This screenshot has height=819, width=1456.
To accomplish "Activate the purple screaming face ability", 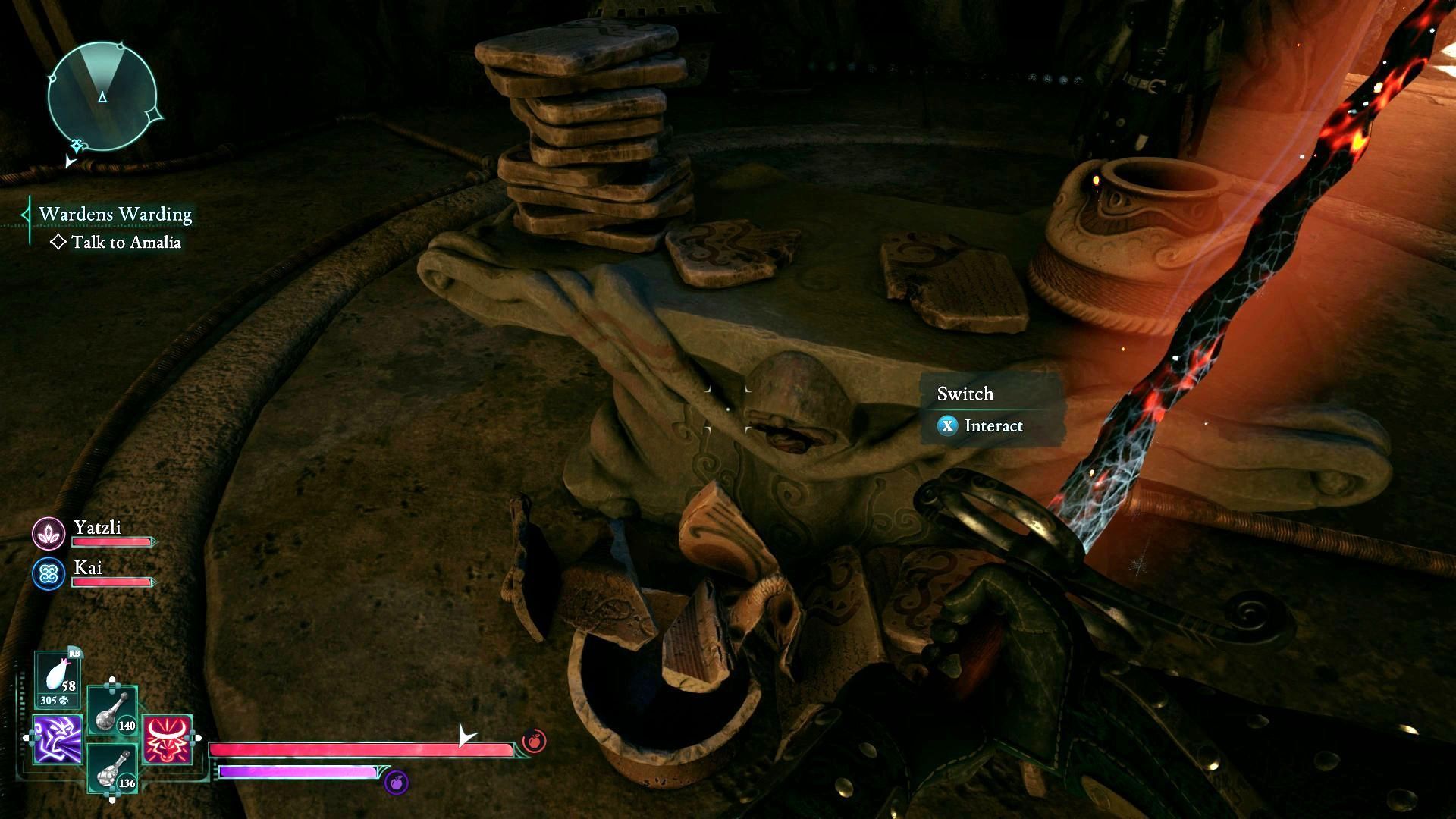I will (58, 739).
